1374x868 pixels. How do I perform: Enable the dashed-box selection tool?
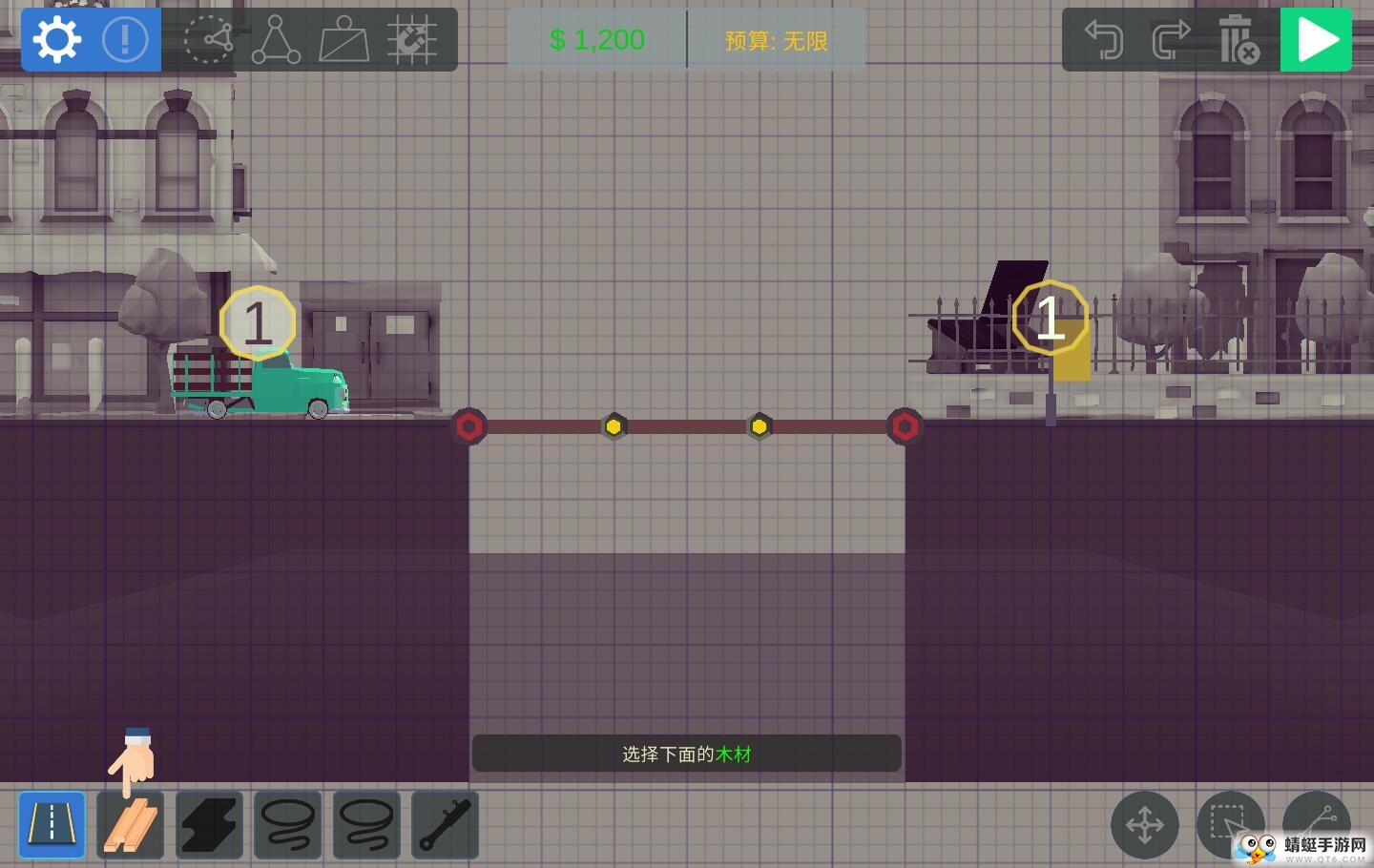point(1230,823)
